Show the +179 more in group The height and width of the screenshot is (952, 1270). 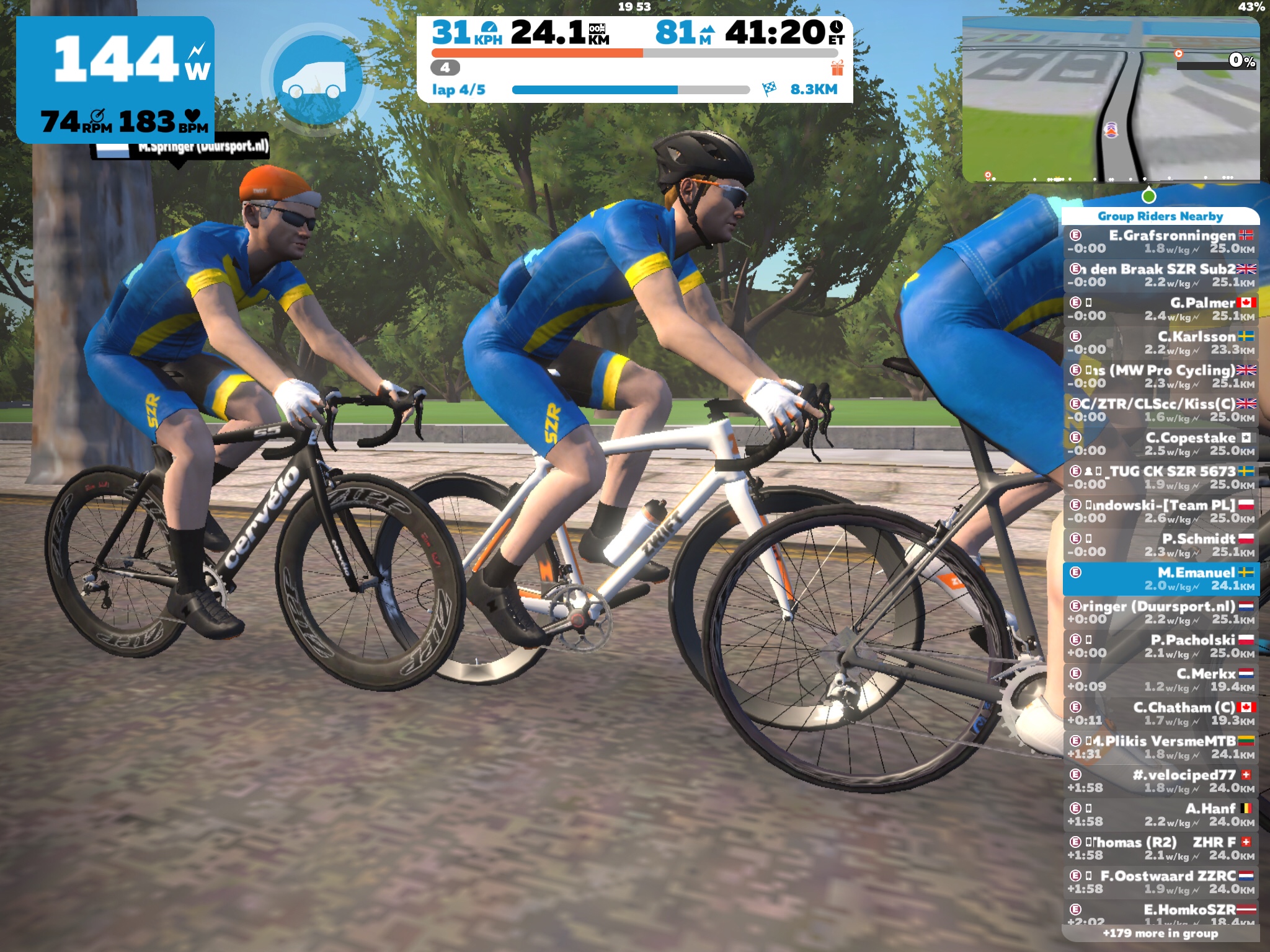point(1160,933)
